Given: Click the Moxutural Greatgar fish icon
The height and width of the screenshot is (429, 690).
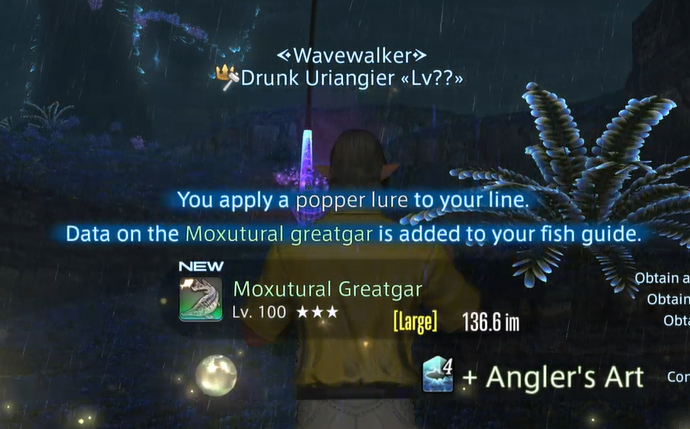Looking at the screenshot, I should click(x=200, y=299).
